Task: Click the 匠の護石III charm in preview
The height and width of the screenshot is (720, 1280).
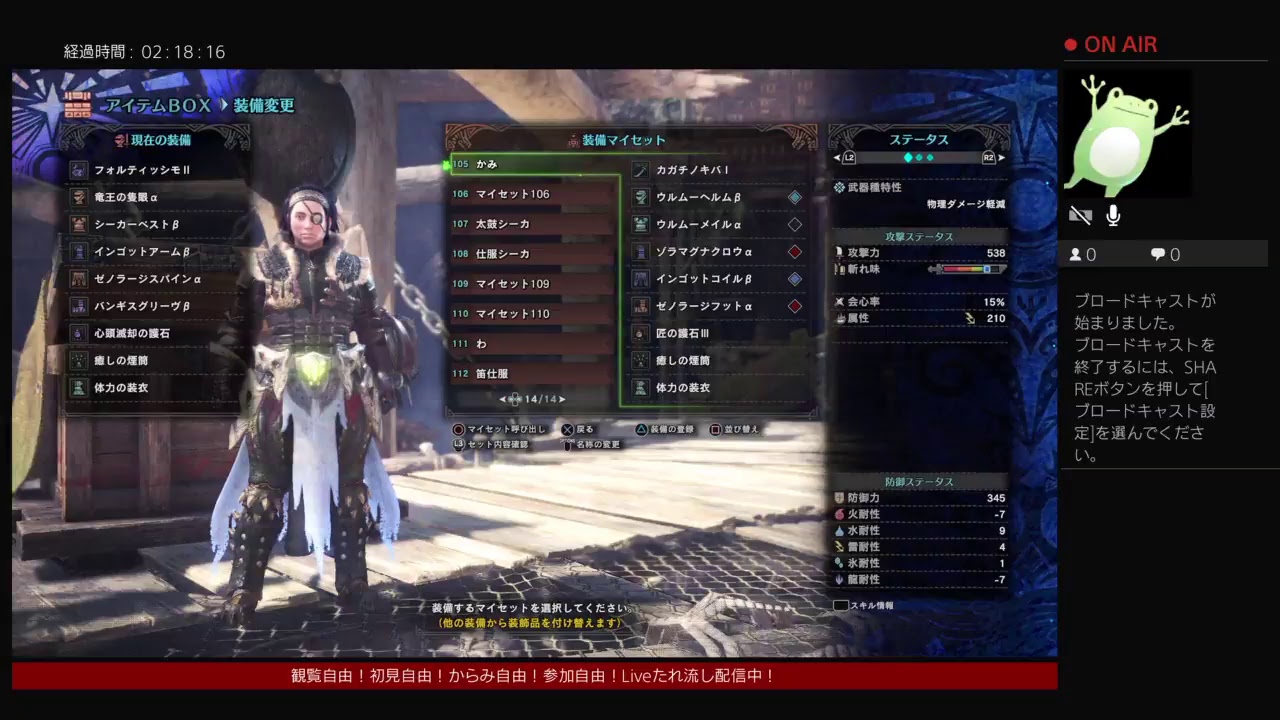Action: (x=716, y=333)
